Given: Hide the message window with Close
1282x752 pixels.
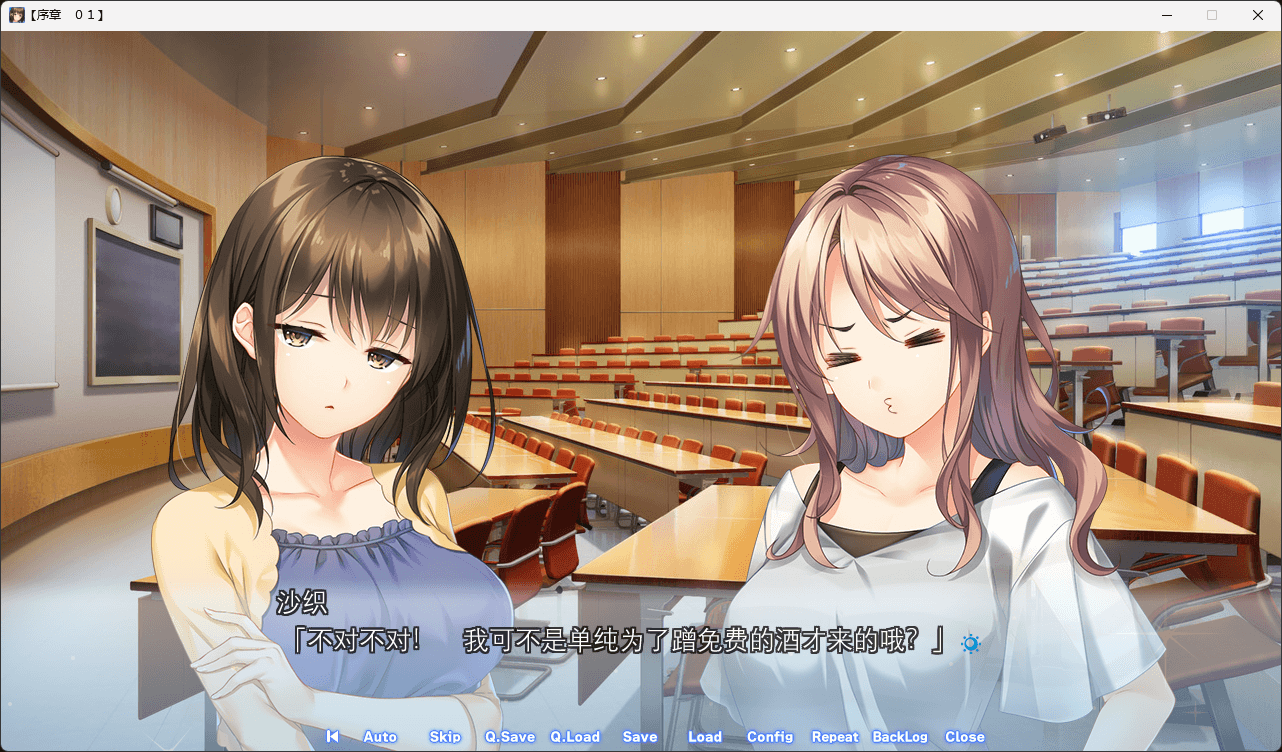Looking at the screenshot, I should point(965,737).
